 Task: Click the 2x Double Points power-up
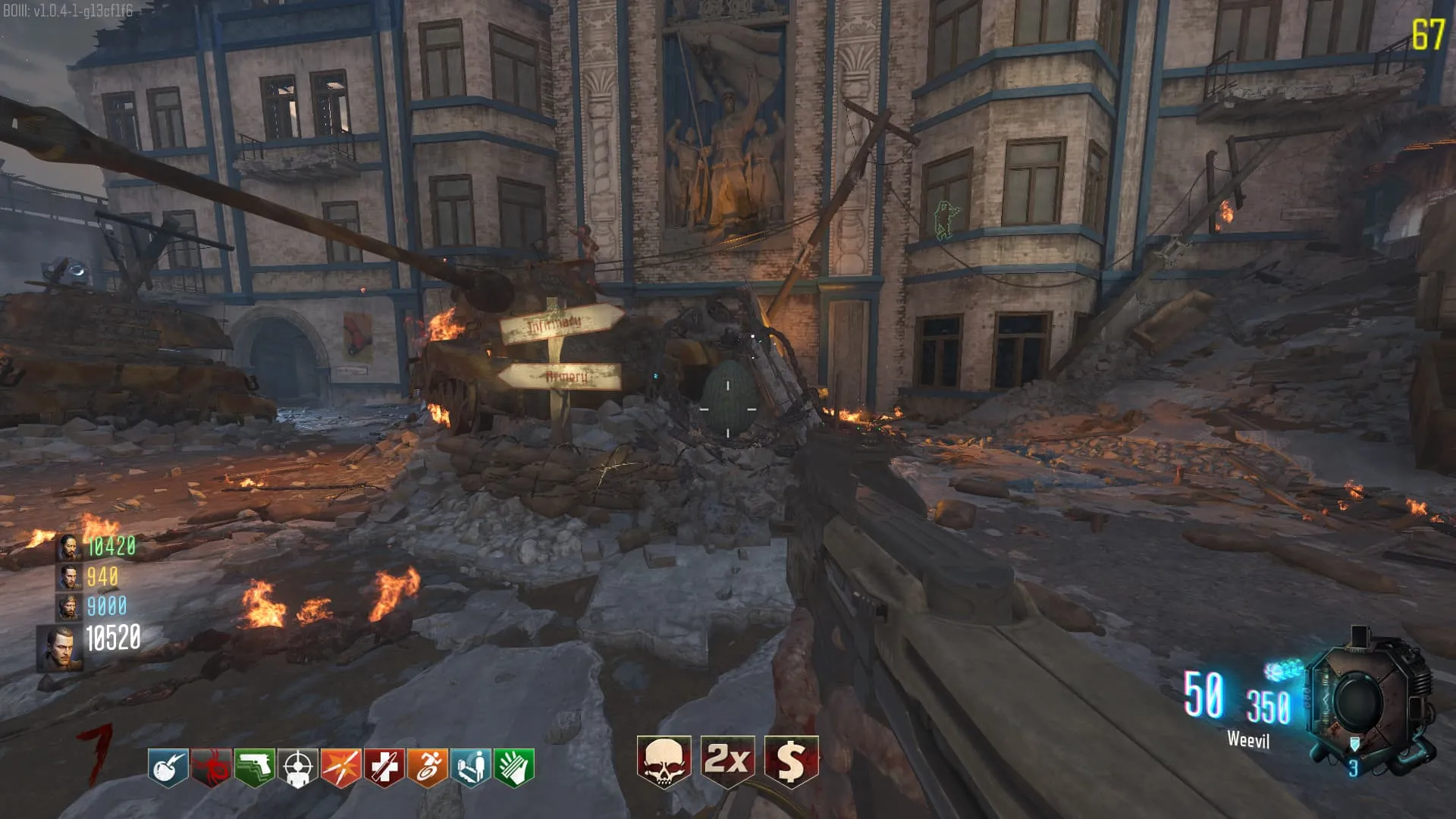727,761
